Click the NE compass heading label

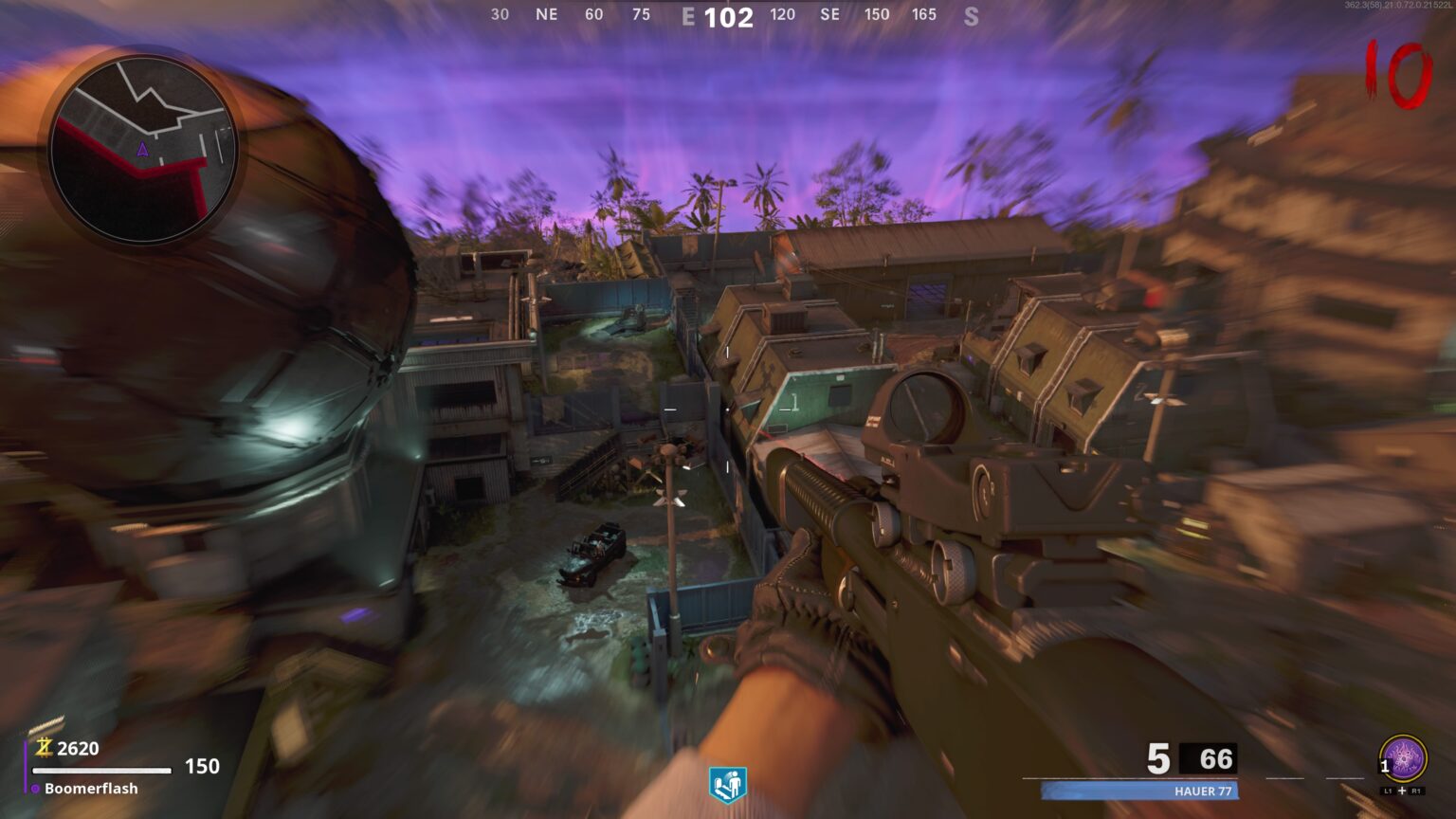(545, 14)
